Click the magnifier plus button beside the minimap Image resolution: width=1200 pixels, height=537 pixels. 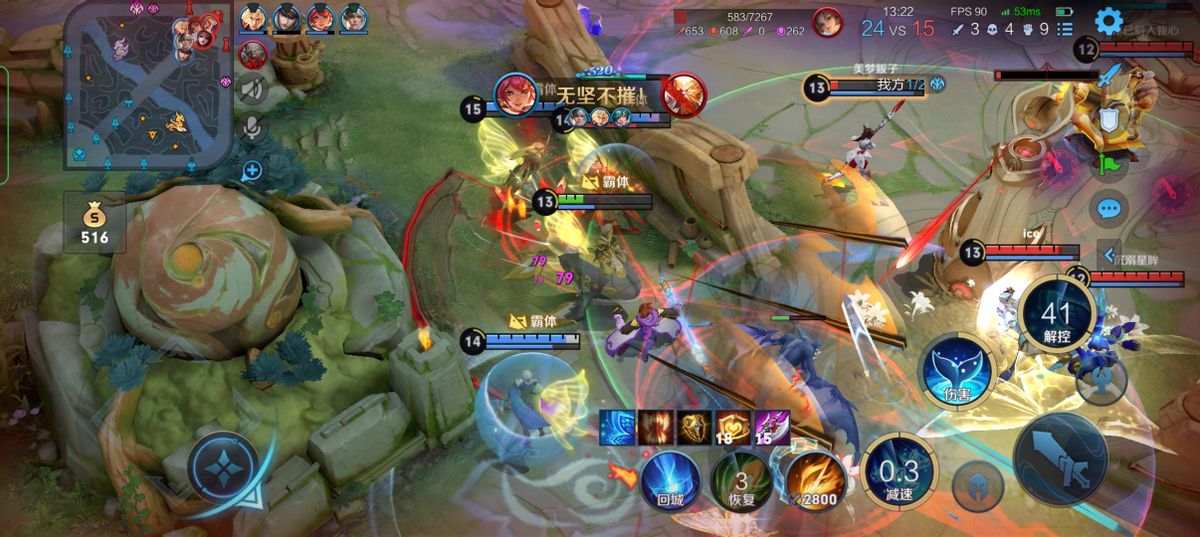click(x=252, y=170)
